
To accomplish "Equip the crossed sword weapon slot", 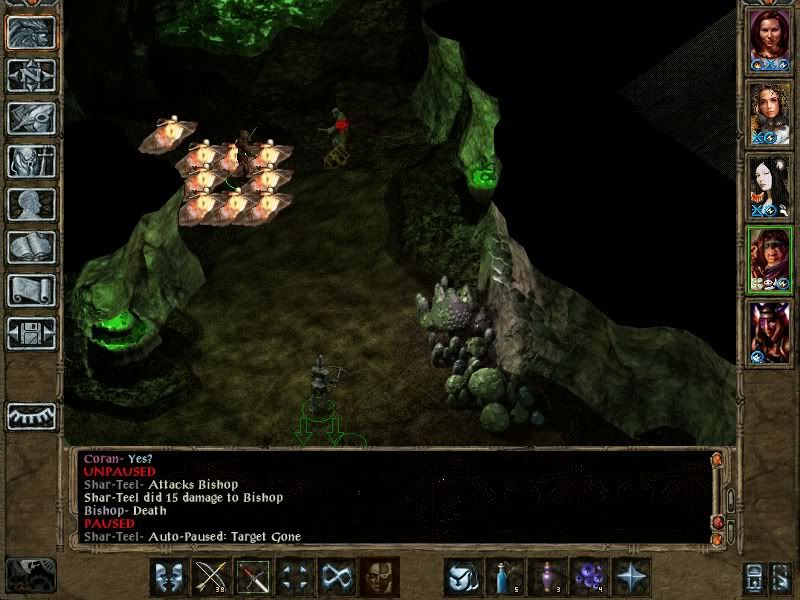I will point(252,577).
